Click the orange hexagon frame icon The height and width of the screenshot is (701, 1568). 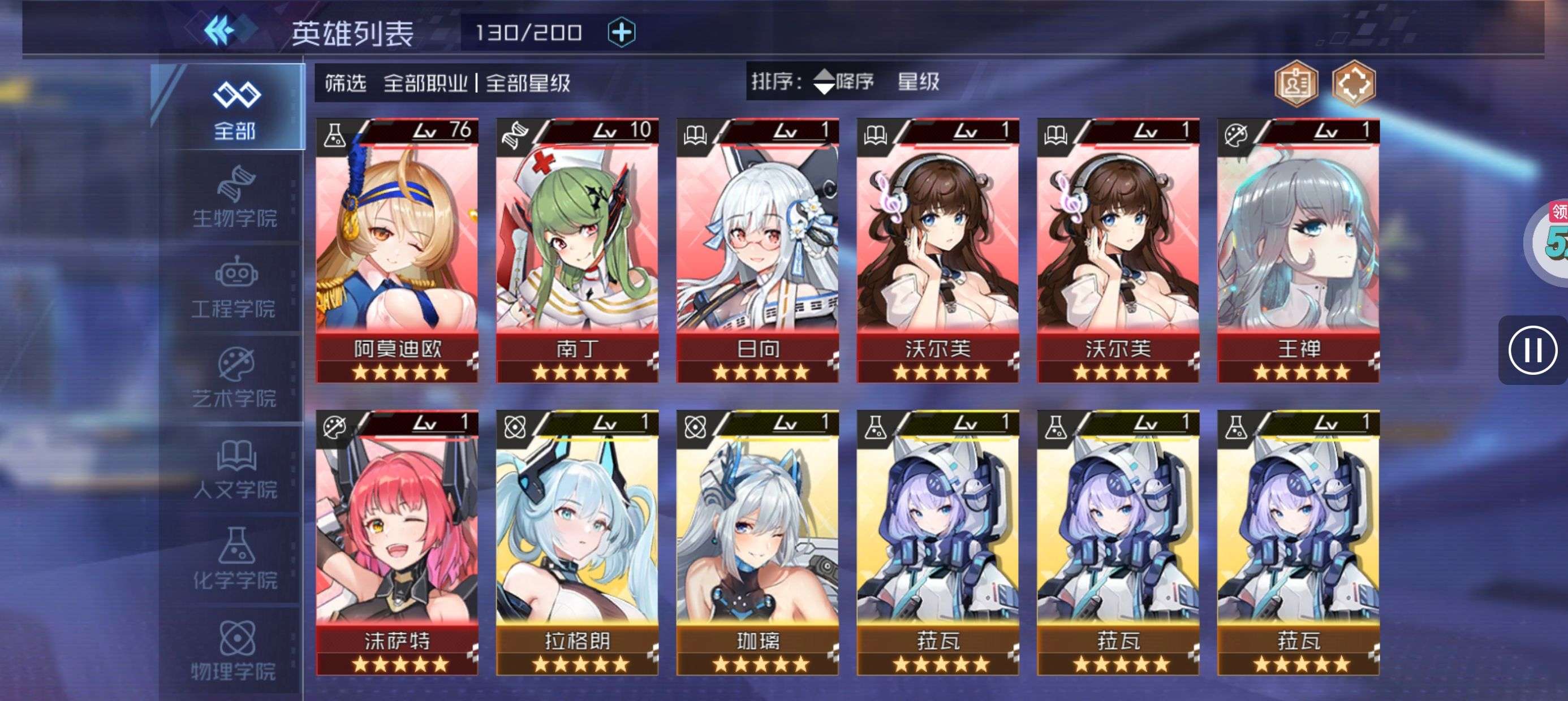[x=1353, y=84]
